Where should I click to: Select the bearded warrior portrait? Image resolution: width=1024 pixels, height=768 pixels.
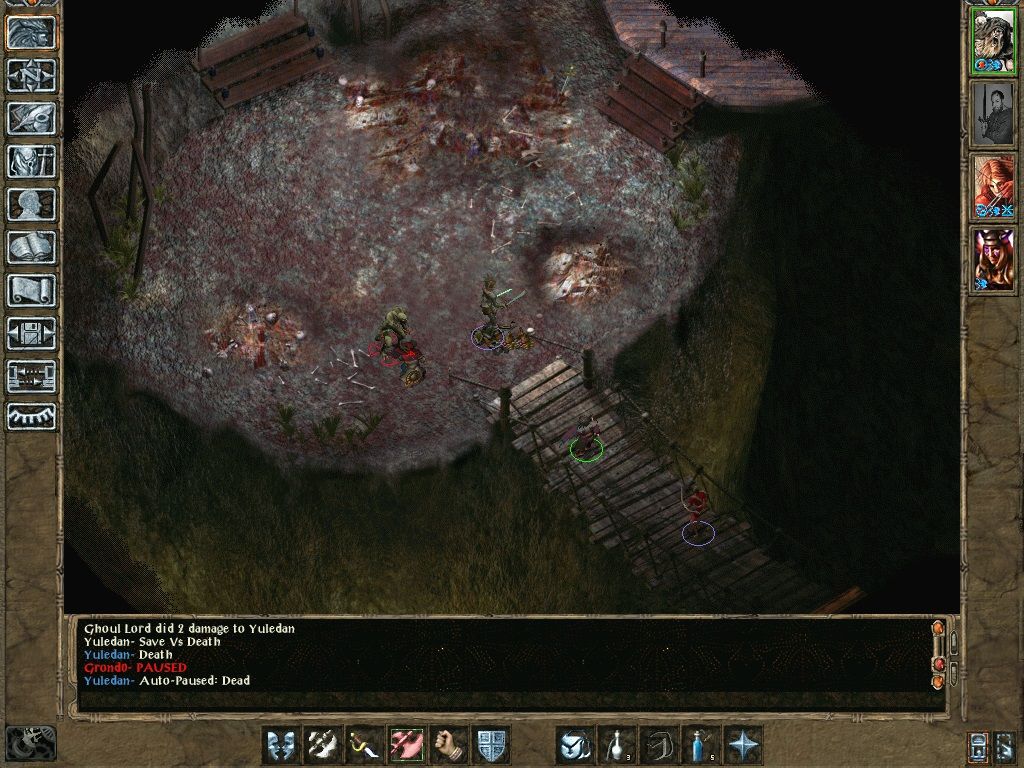point(993,41)
